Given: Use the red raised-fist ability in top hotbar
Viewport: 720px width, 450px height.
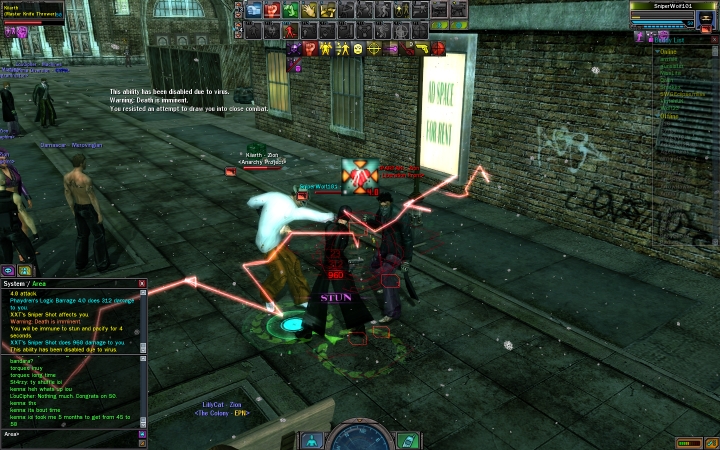Looking at the screenshot, I should 271,10.
